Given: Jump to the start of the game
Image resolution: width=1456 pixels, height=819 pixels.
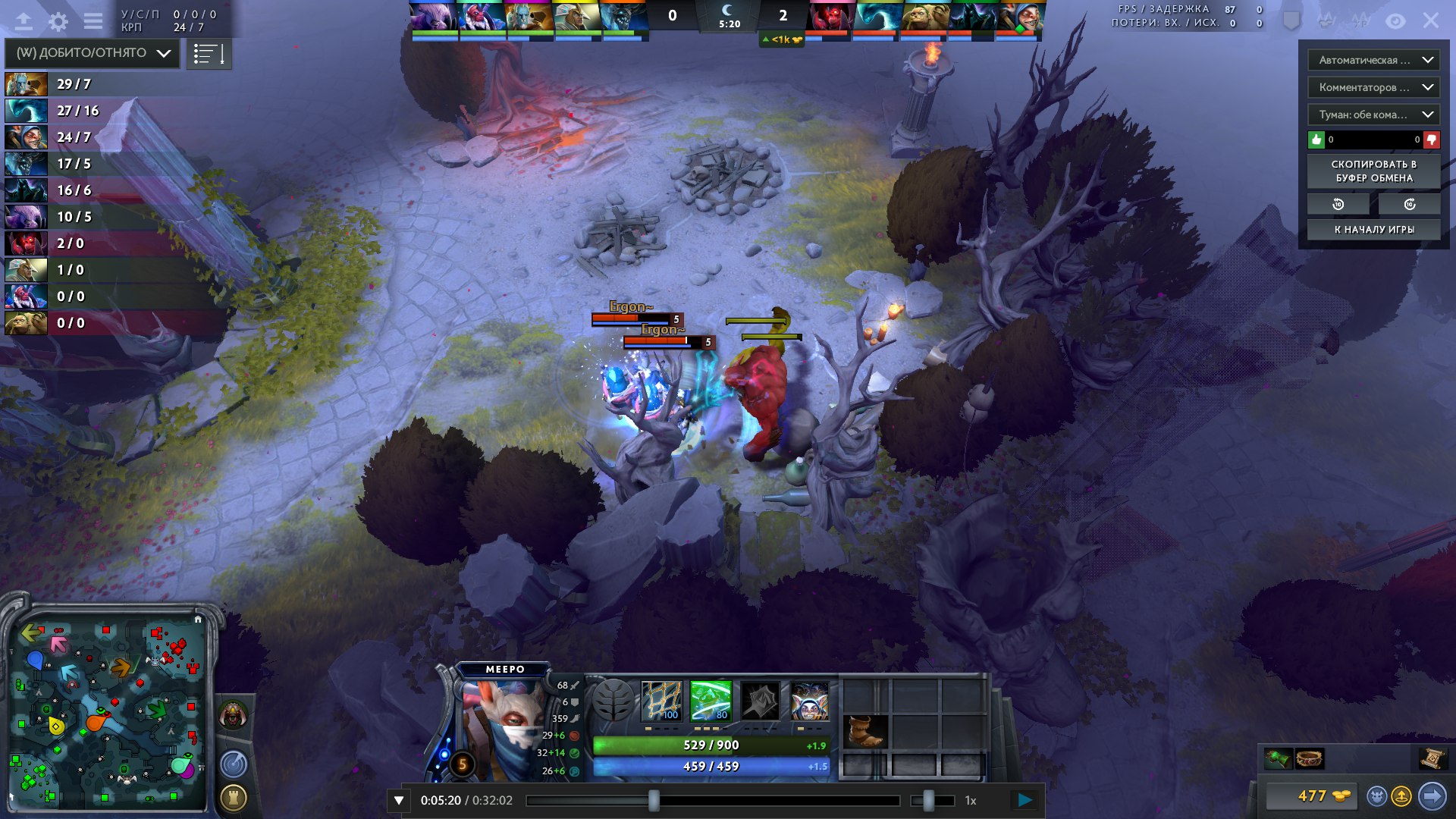Looking at the screenshot, I should [1373, 230].
